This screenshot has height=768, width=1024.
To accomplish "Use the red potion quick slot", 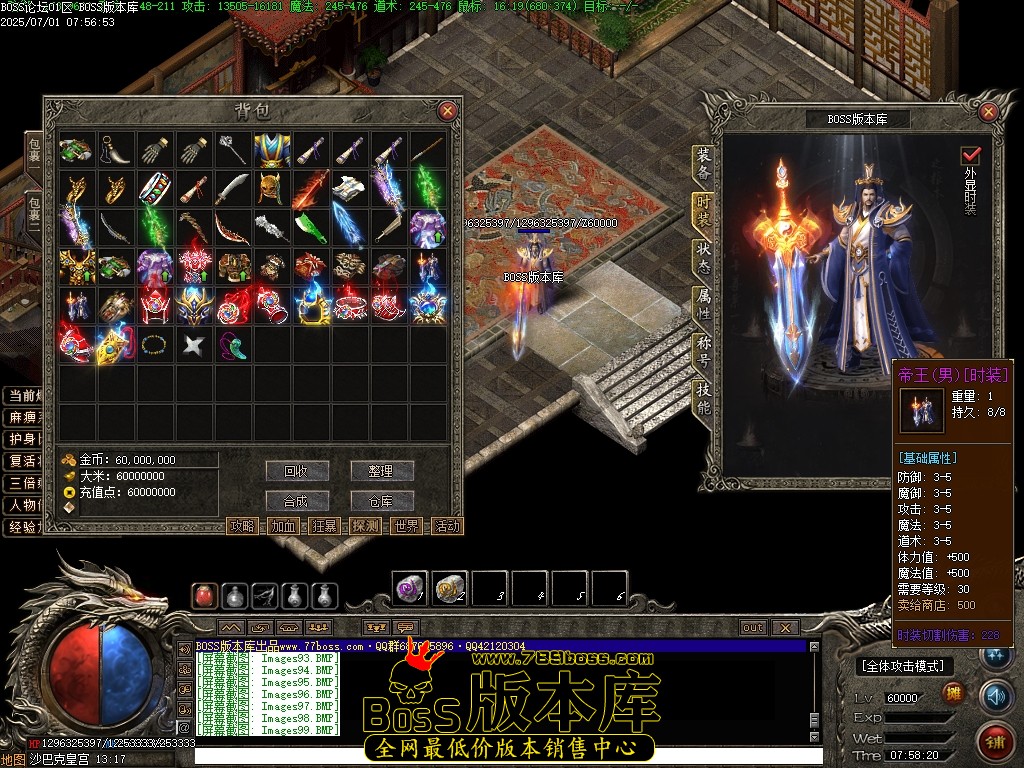I will pyautogui.click(x=204, y=596).
